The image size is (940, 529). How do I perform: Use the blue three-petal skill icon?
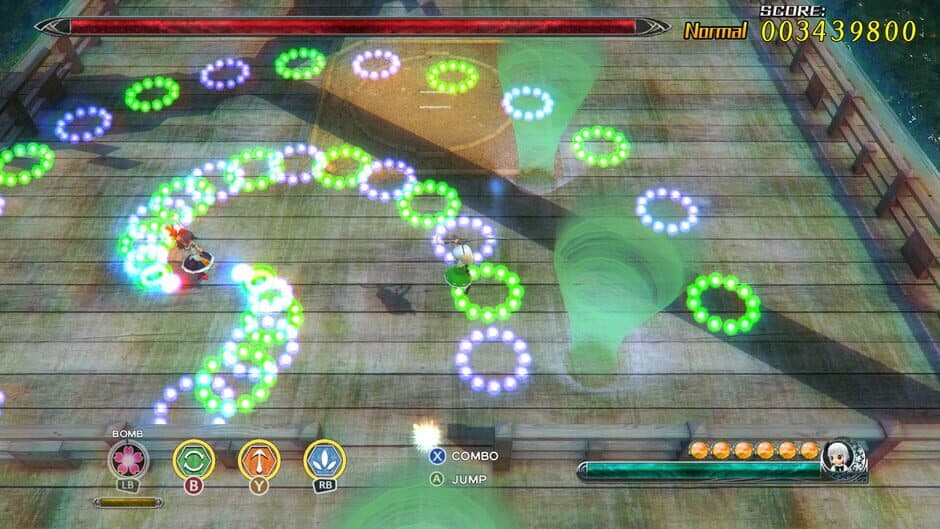324,459
